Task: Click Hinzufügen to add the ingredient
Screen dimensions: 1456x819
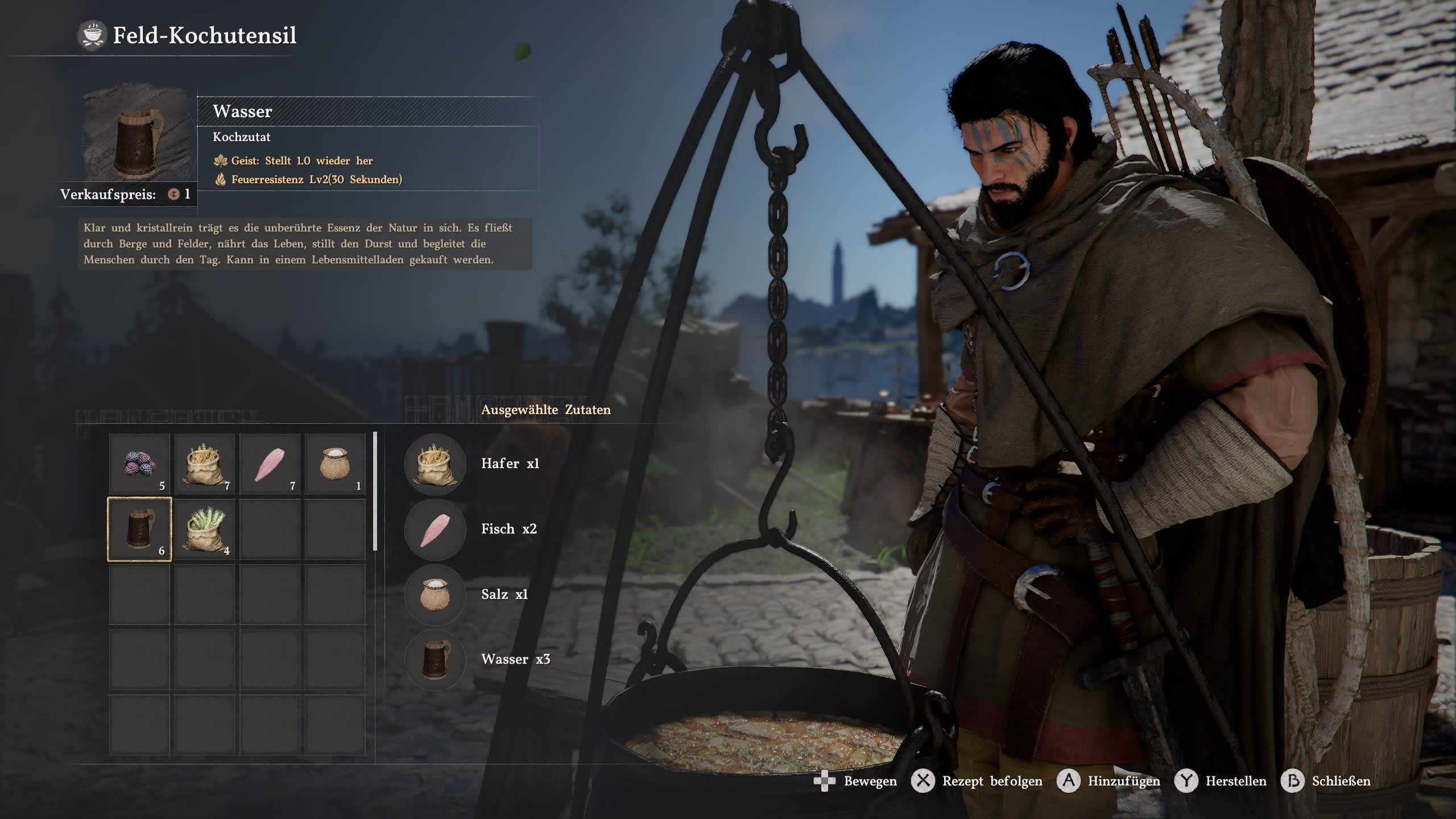Action: point(1109,781)
